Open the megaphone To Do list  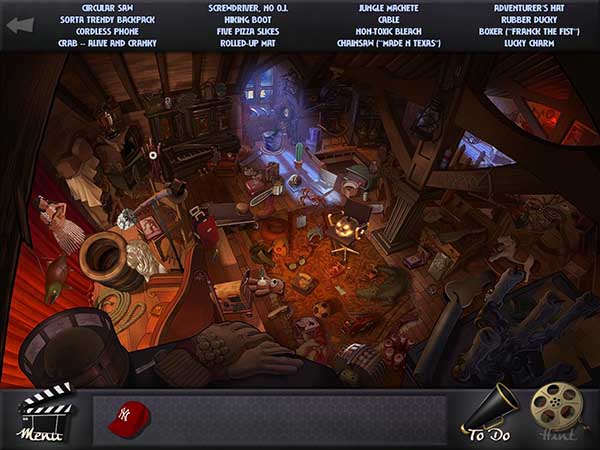click(x=490, y=413)
